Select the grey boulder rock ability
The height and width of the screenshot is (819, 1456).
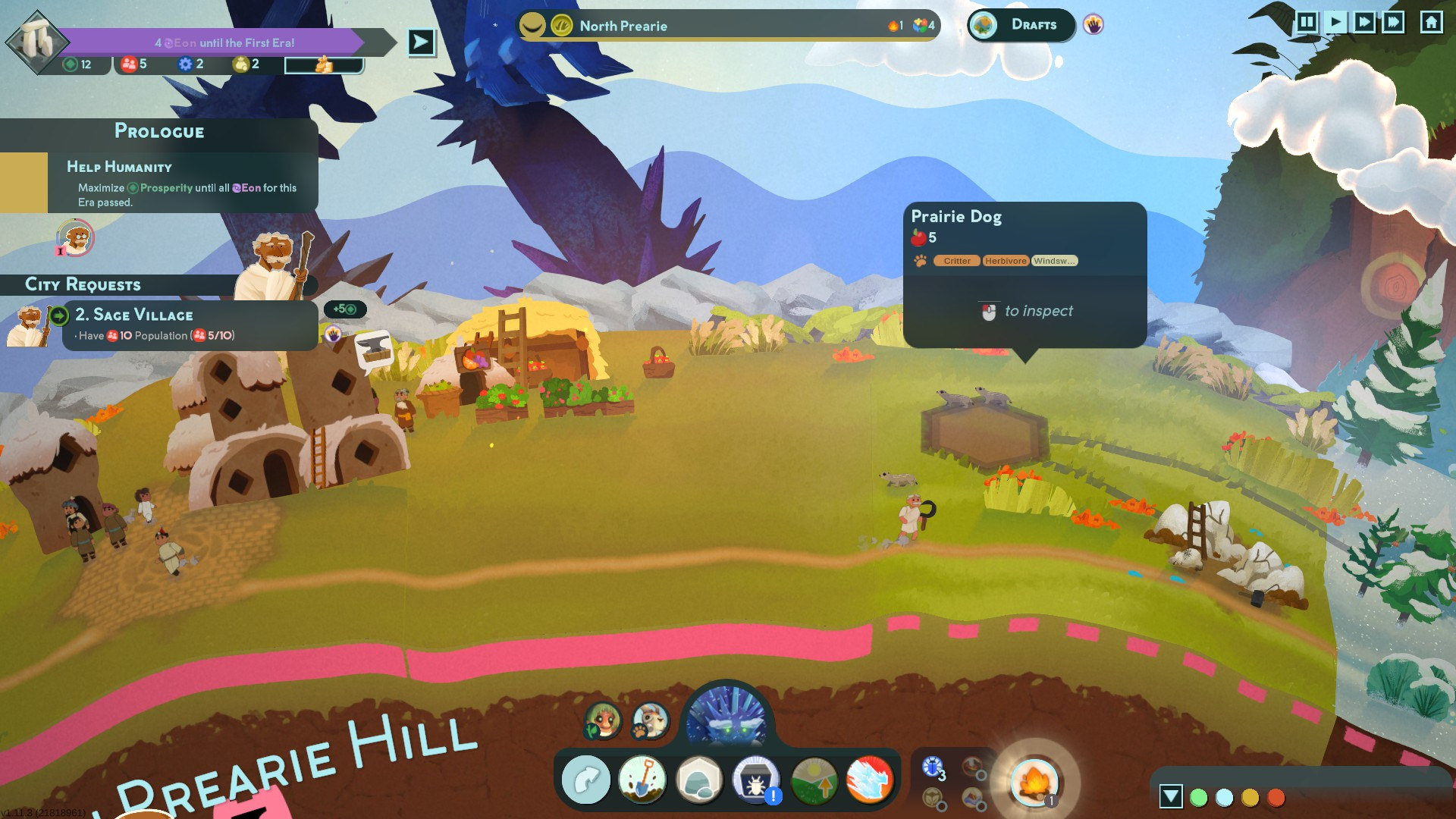pyautogui.click(x=698, y=780)
